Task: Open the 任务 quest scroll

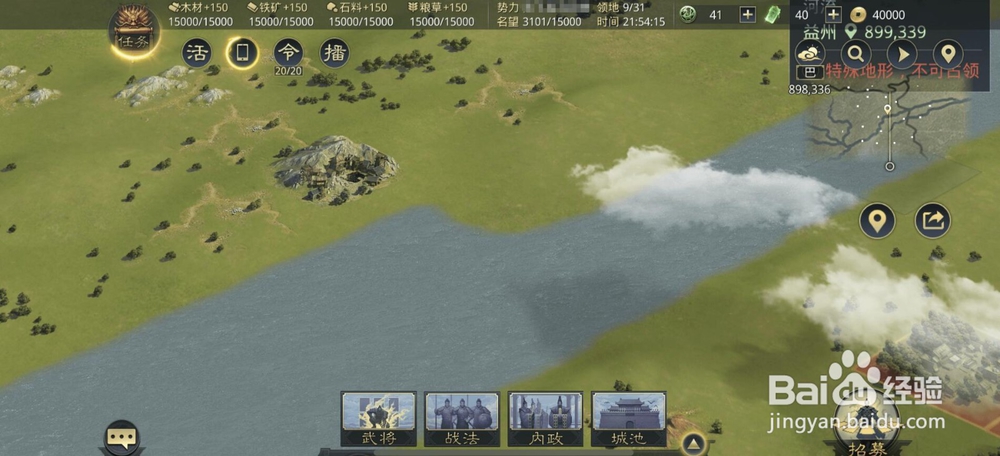Action: click(x=133, y=32)
